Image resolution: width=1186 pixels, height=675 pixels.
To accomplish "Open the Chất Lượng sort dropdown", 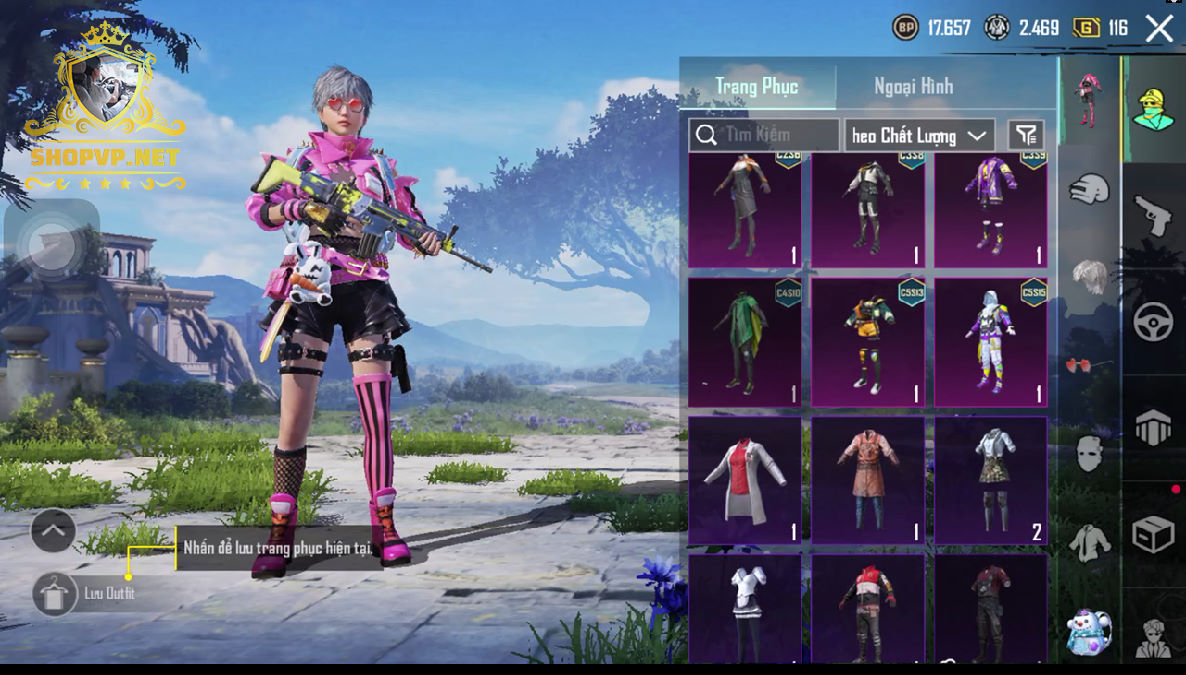I will point(918,135).
